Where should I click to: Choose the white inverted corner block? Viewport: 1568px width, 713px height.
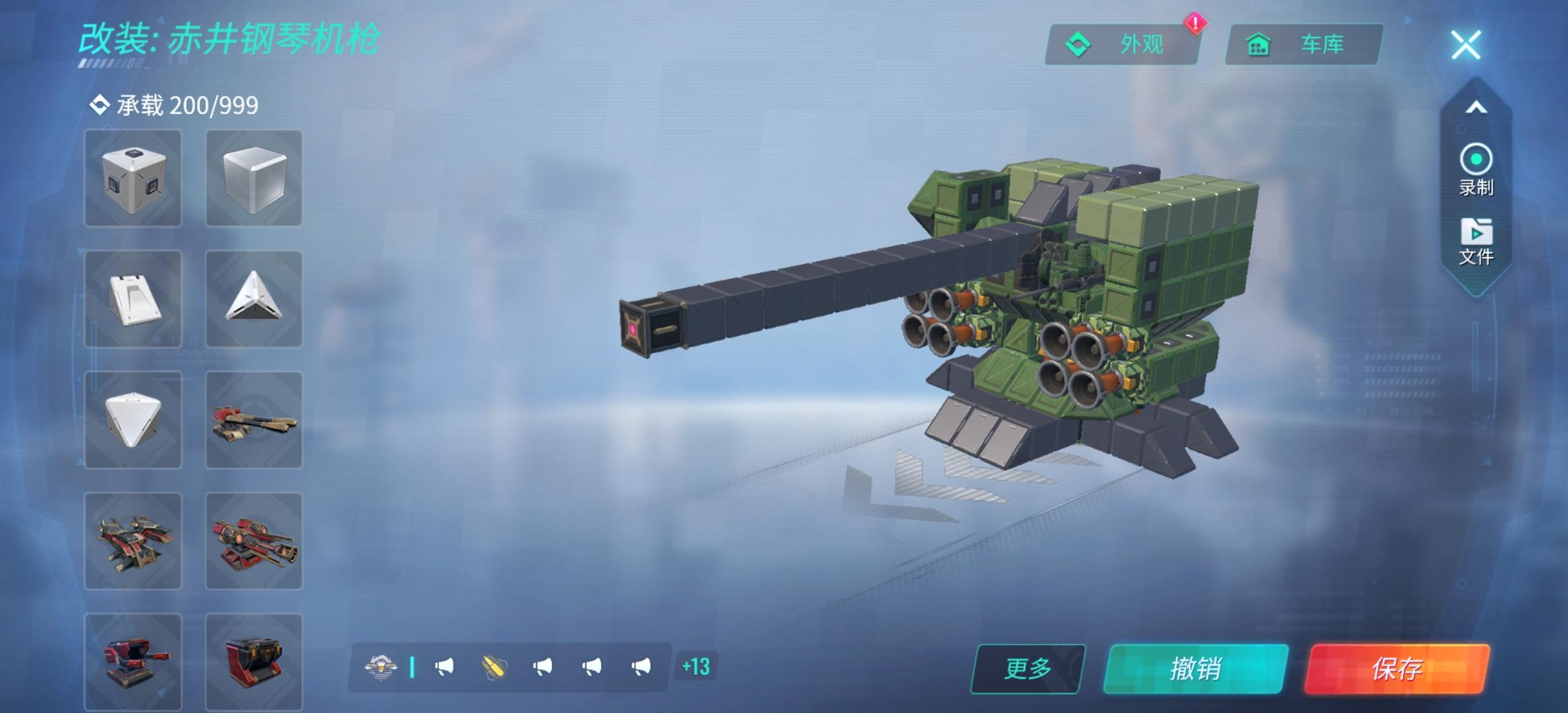(133, 420)
